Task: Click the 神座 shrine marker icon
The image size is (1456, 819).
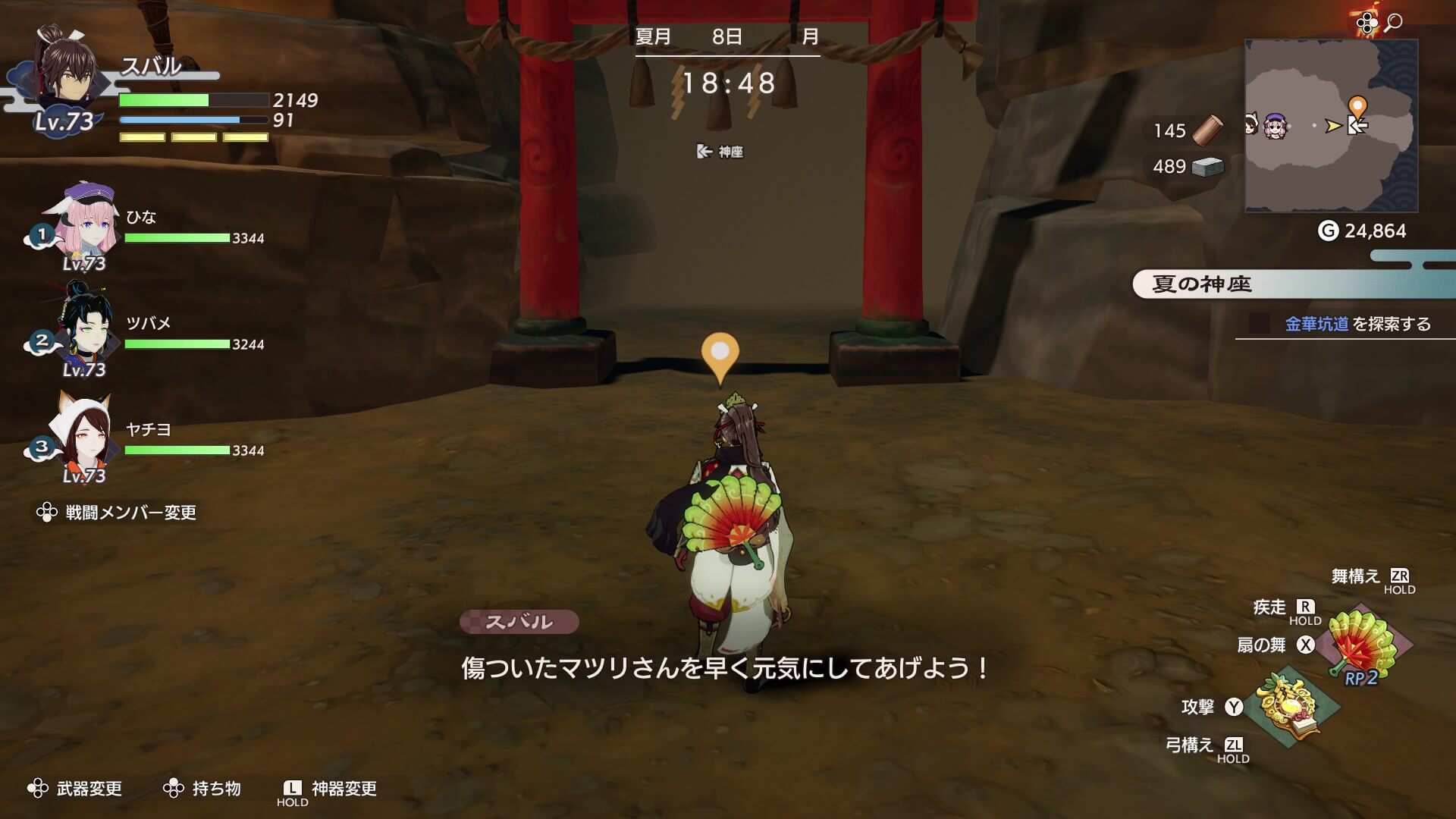Action: point(703,151)
